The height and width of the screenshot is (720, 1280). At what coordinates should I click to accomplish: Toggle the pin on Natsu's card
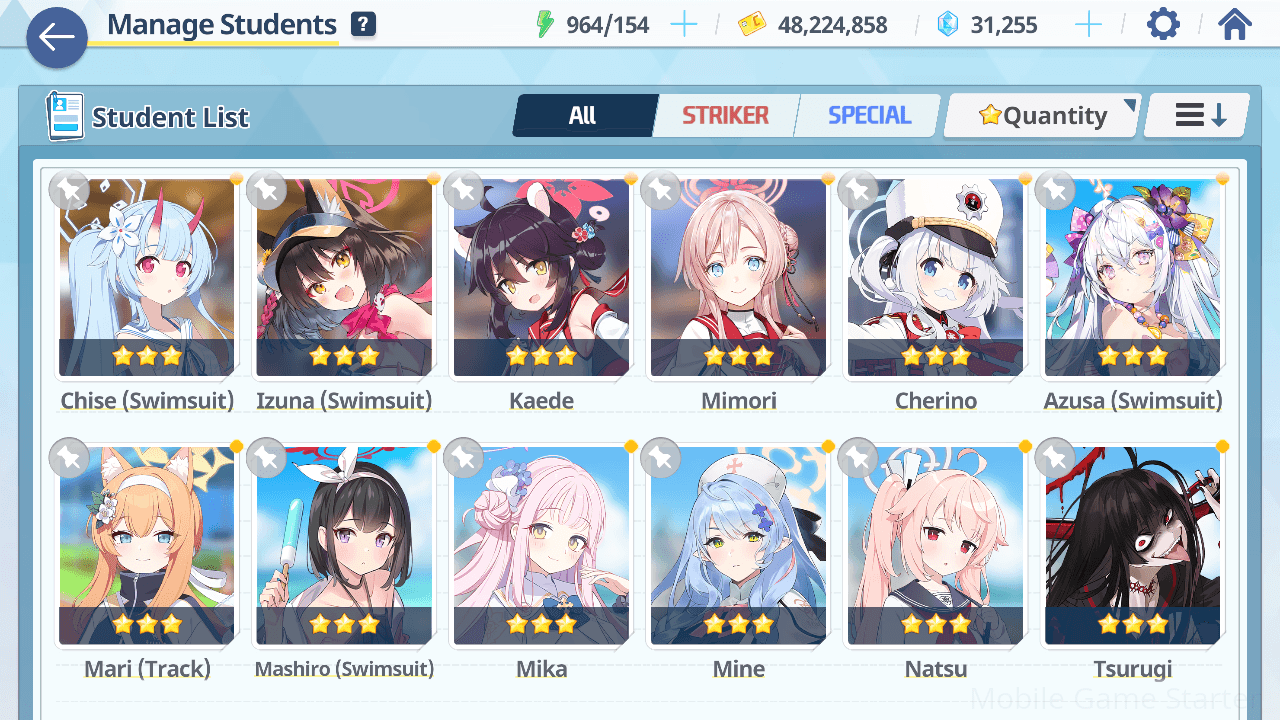point(858,458)
